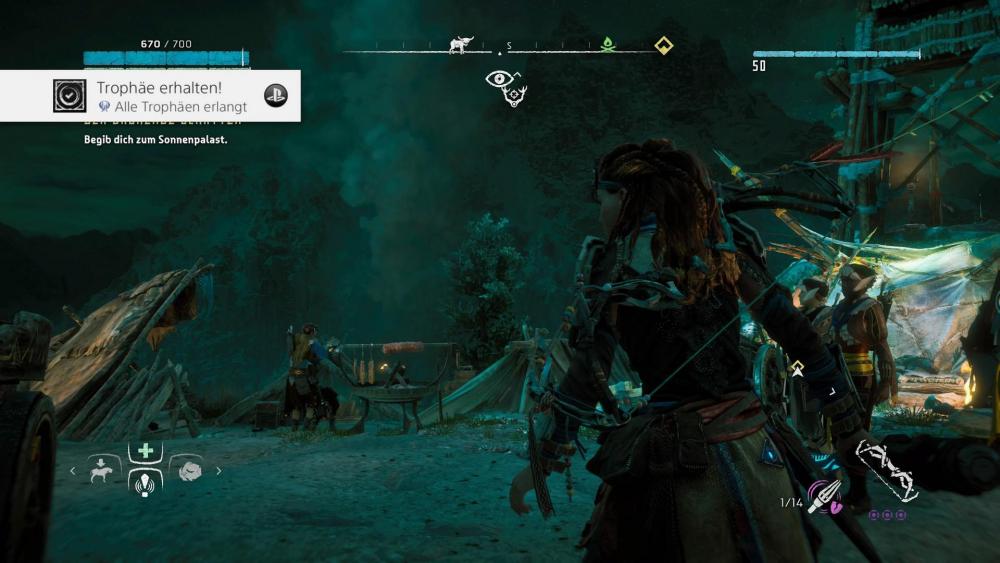Click the antlered hunter target icon
1000x563 pixels.
[x=517, y=96]
